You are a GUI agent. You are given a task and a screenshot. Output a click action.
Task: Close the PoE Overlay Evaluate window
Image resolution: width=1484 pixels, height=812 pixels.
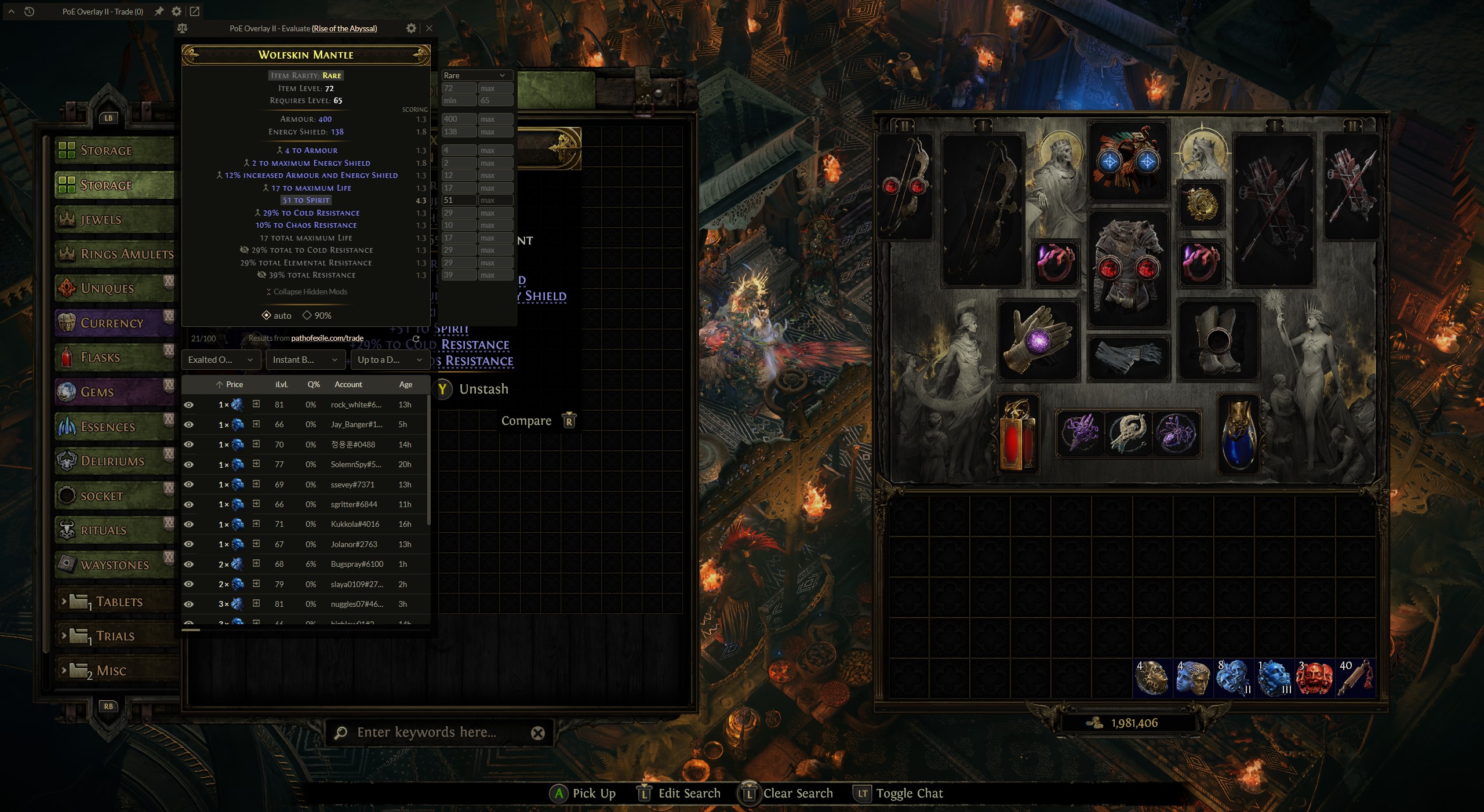tap(429, 28)
